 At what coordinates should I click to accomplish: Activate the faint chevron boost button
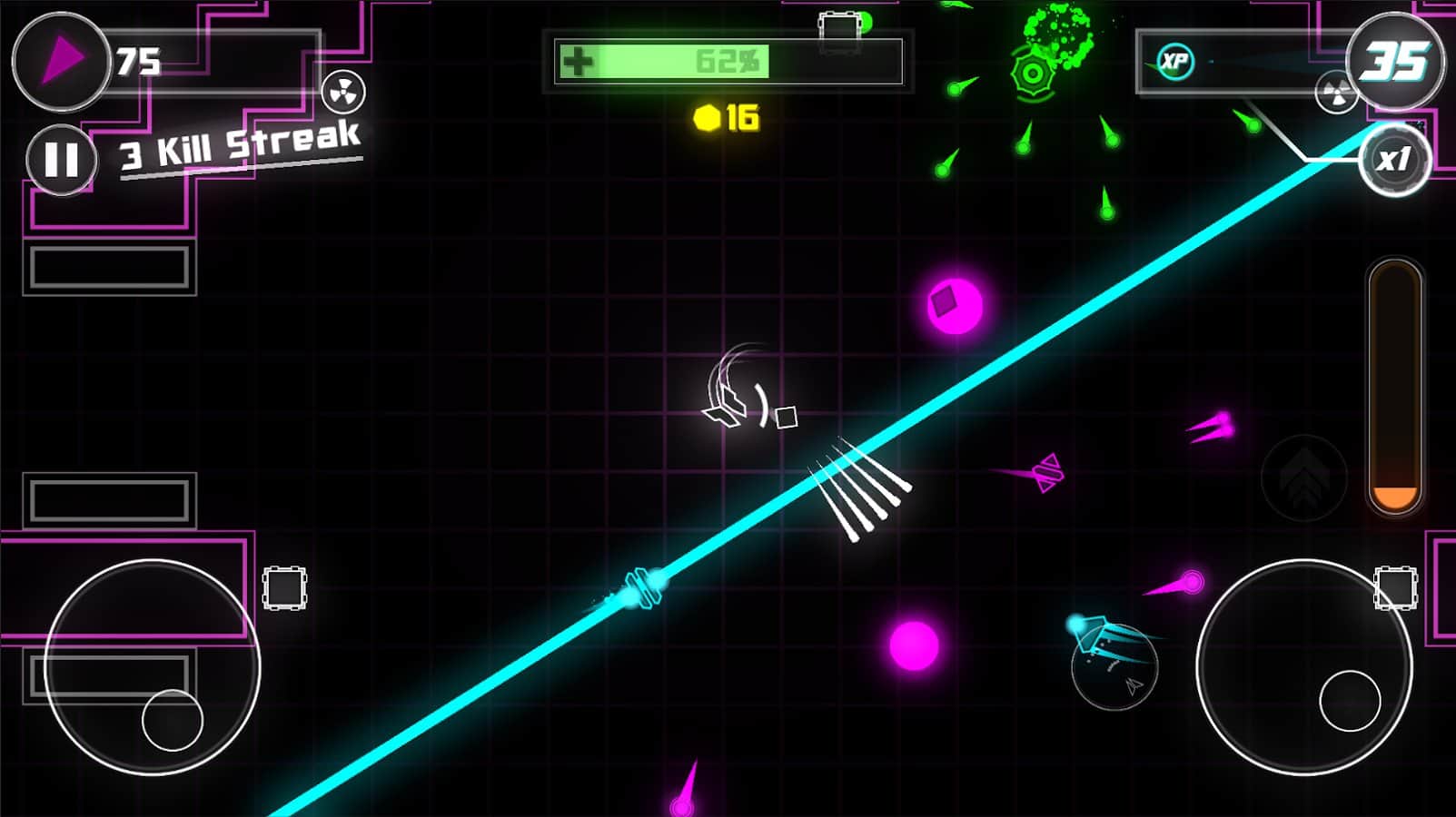[1303, 477]
